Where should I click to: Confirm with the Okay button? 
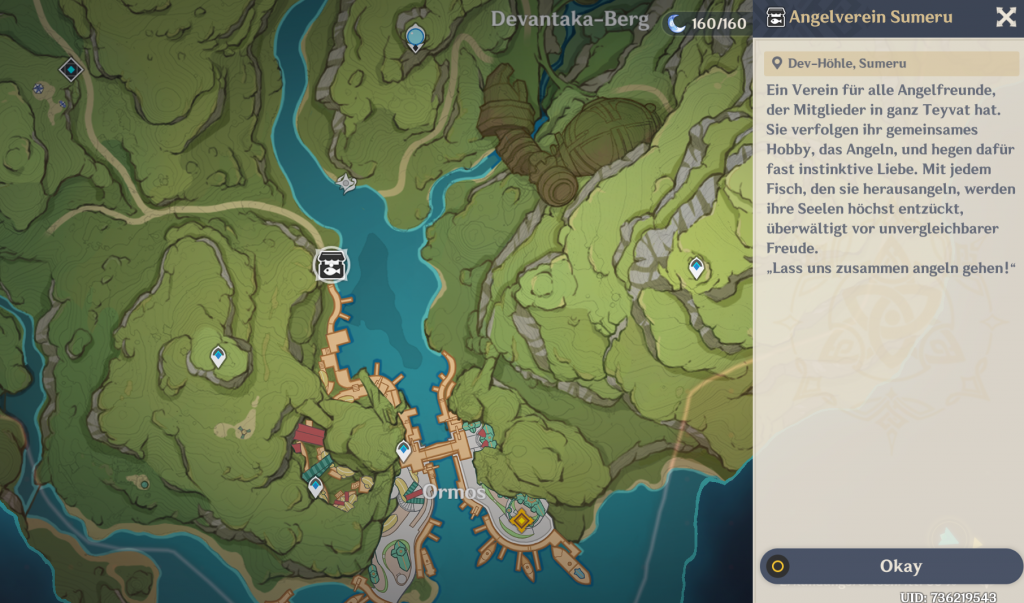(891, 566)
